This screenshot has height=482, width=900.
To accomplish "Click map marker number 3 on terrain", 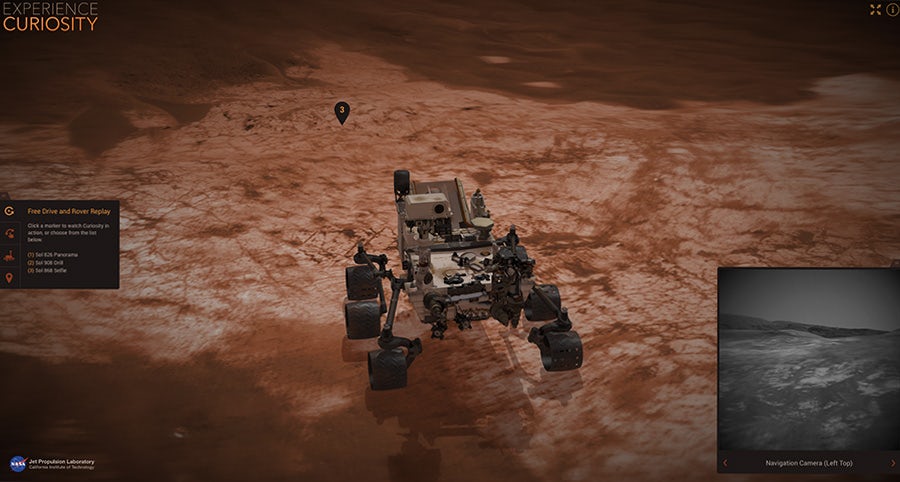I will point(342,111).
